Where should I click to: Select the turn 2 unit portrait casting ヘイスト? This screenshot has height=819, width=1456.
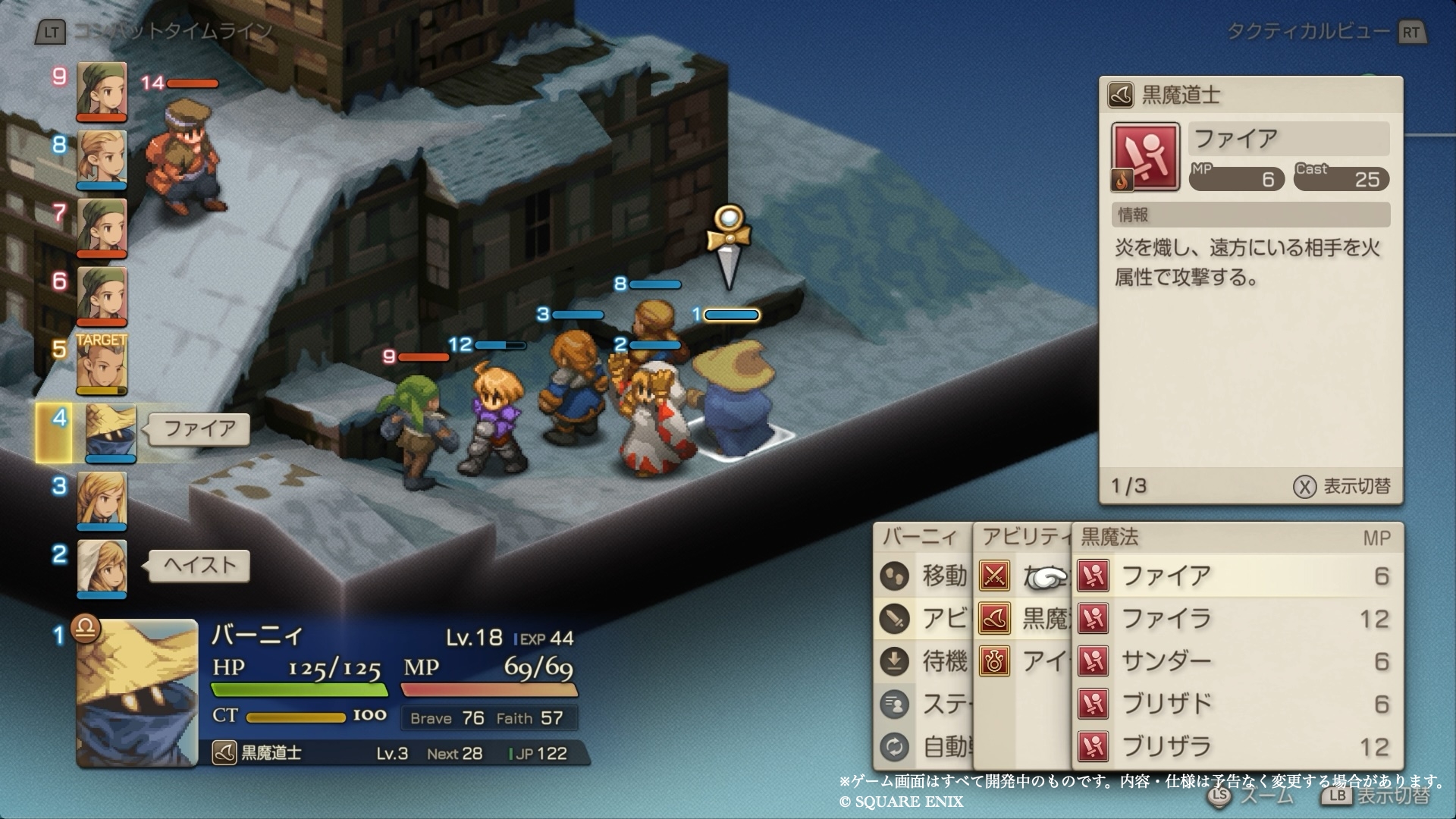coord(102,567)
